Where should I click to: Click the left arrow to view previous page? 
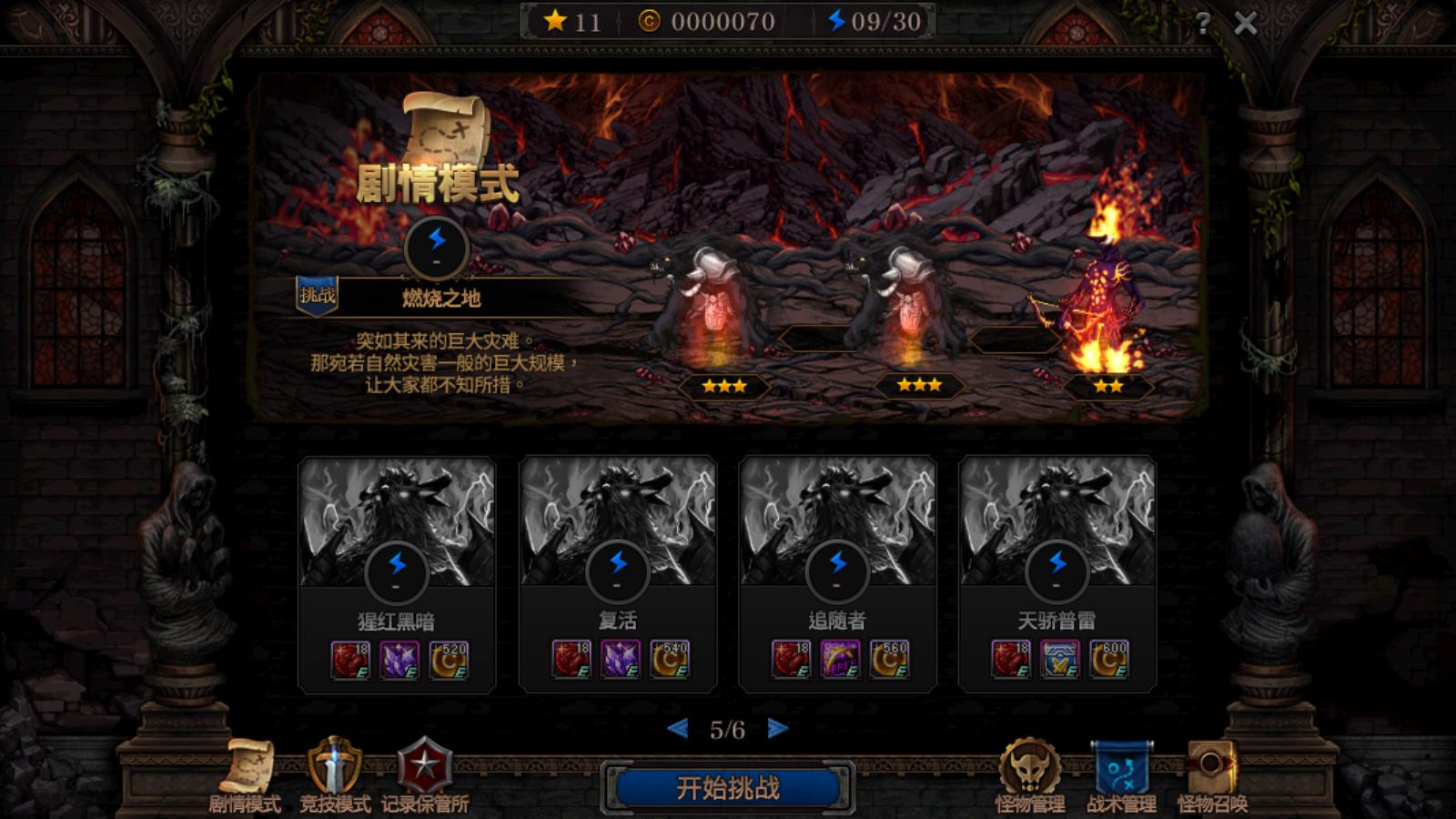click(677, 729)
